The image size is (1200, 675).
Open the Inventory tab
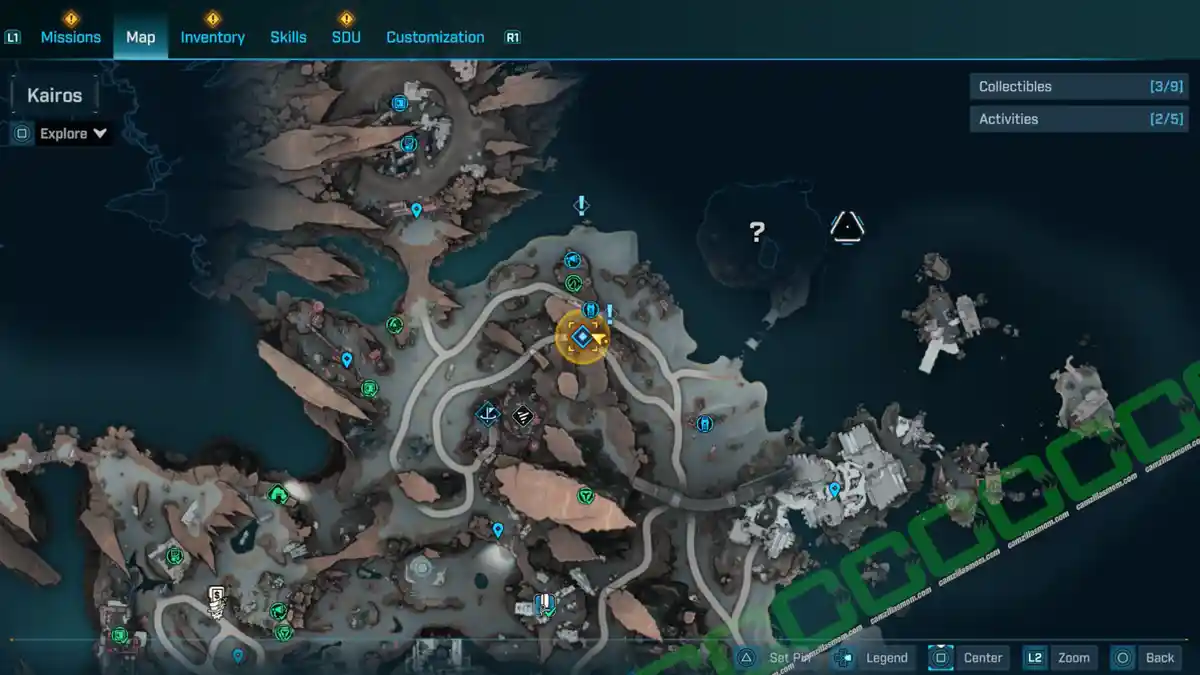212,37
